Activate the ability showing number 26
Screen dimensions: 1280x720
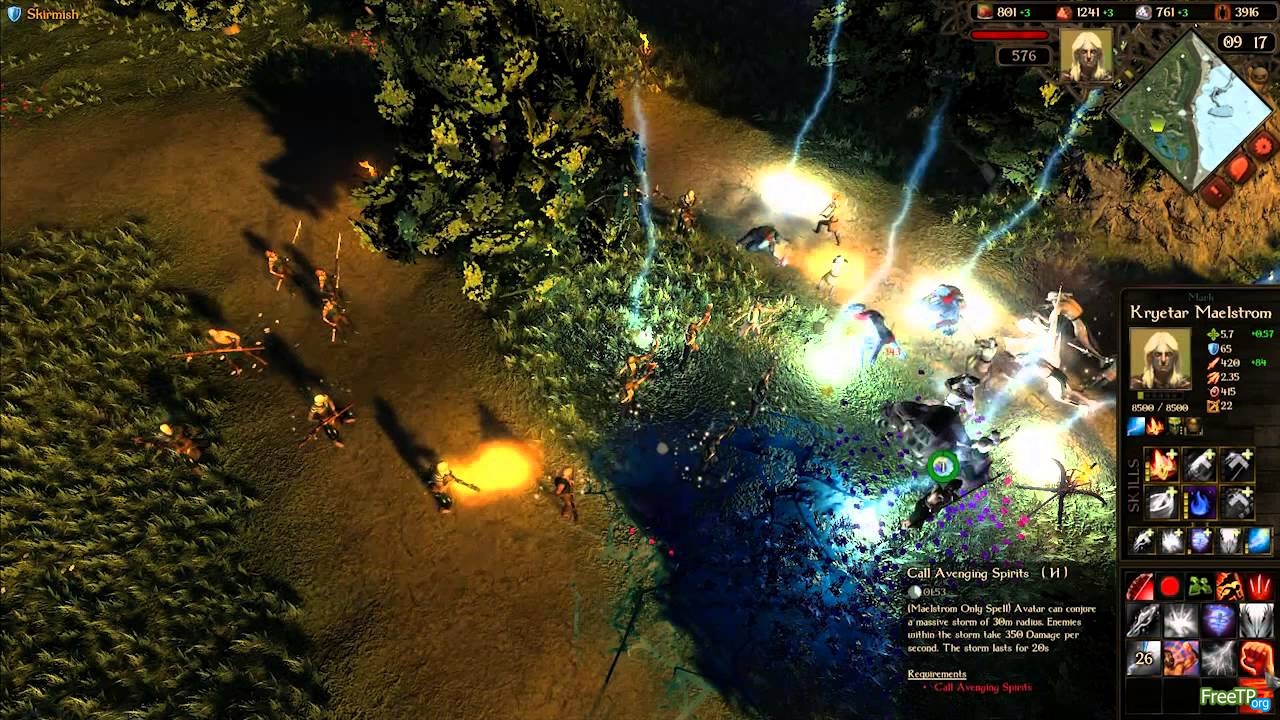pos(1142,658)
